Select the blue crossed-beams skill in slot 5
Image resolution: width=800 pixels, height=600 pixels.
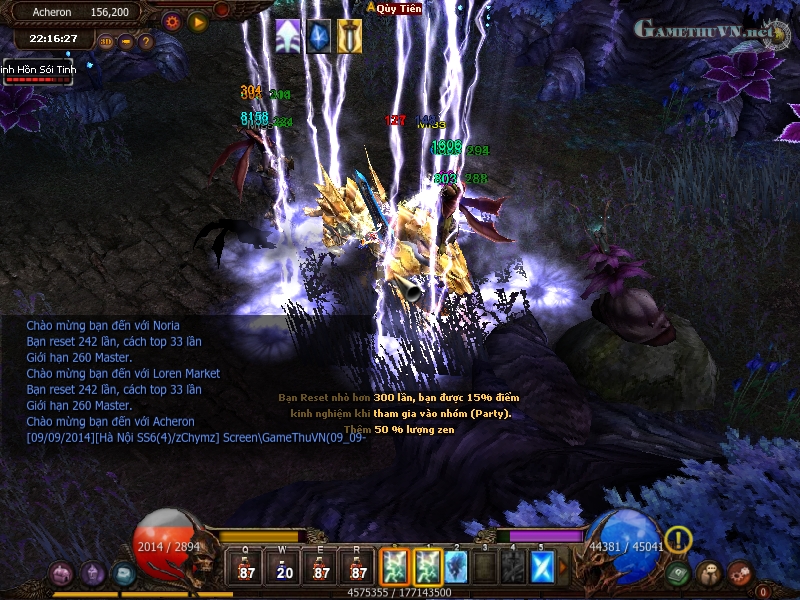[541, 566]
